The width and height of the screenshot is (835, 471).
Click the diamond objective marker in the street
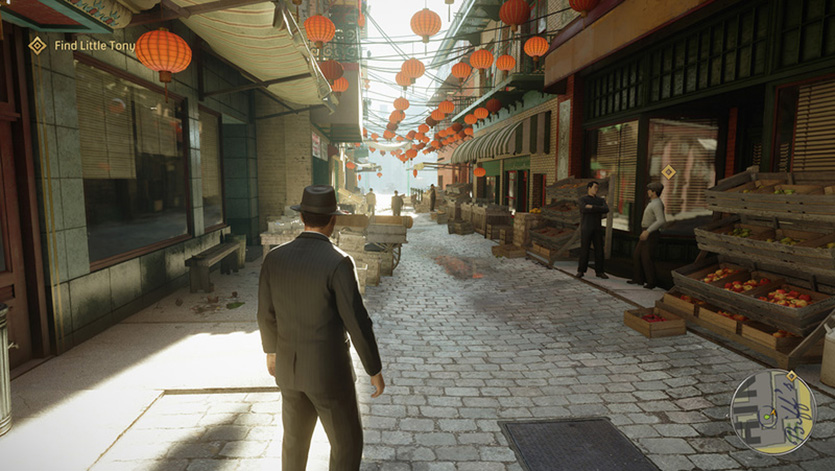point(668,172)
